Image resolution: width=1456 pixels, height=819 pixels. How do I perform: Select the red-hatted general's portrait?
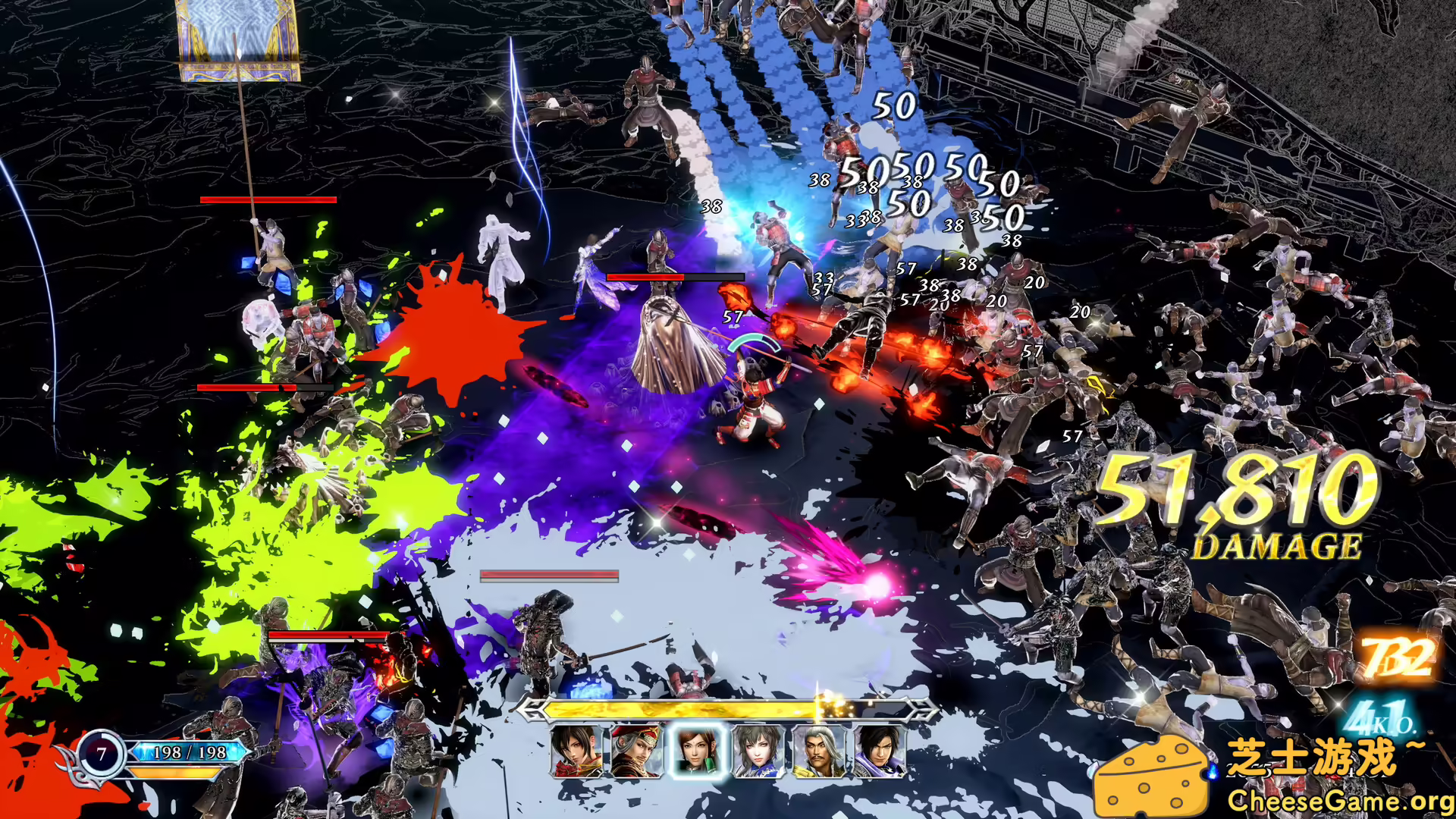636,751
